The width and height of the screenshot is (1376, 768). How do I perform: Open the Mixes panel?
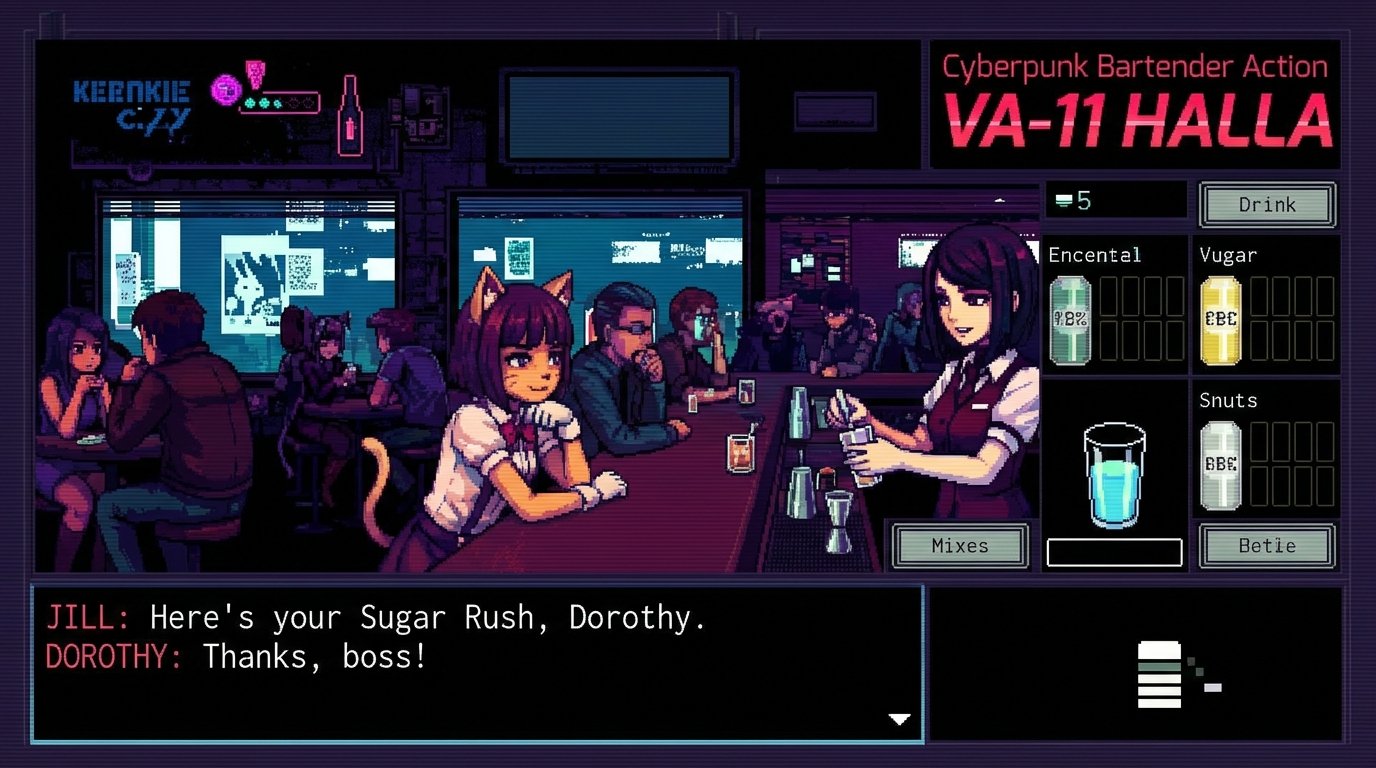[958, 545]
